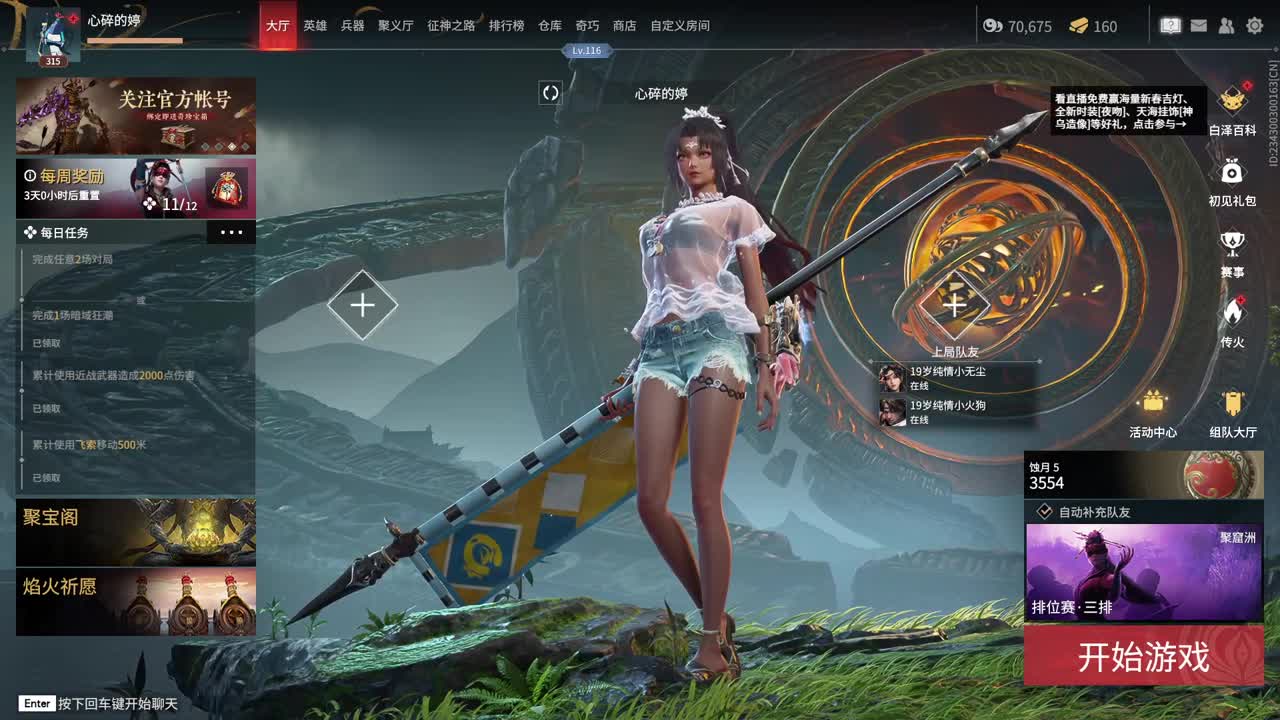Open the settings gear icon
1280x720 pixels.
point(1255,26)
